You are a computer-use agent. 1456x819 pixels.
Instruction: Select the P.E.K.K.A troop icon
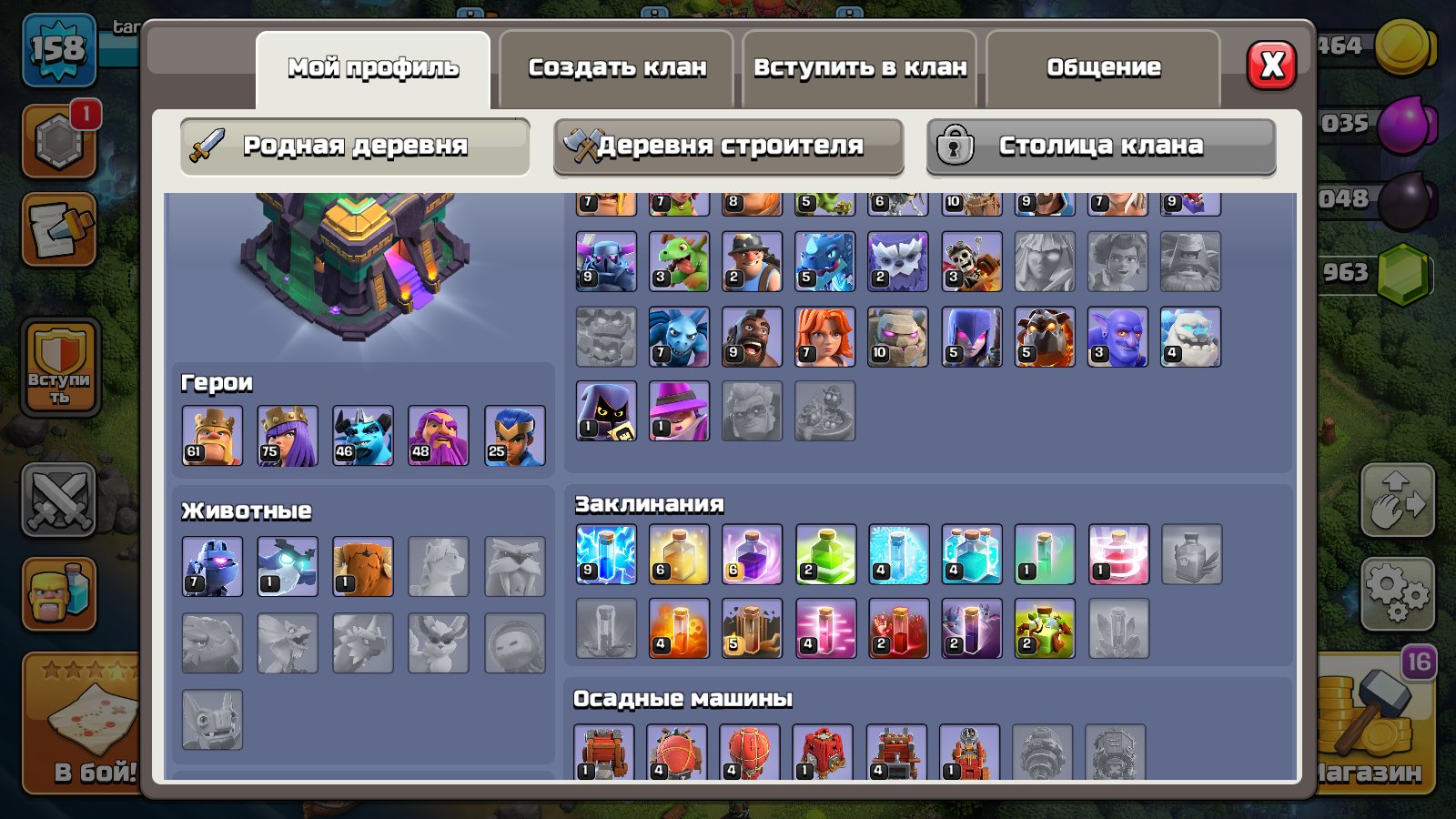[605, 262]
